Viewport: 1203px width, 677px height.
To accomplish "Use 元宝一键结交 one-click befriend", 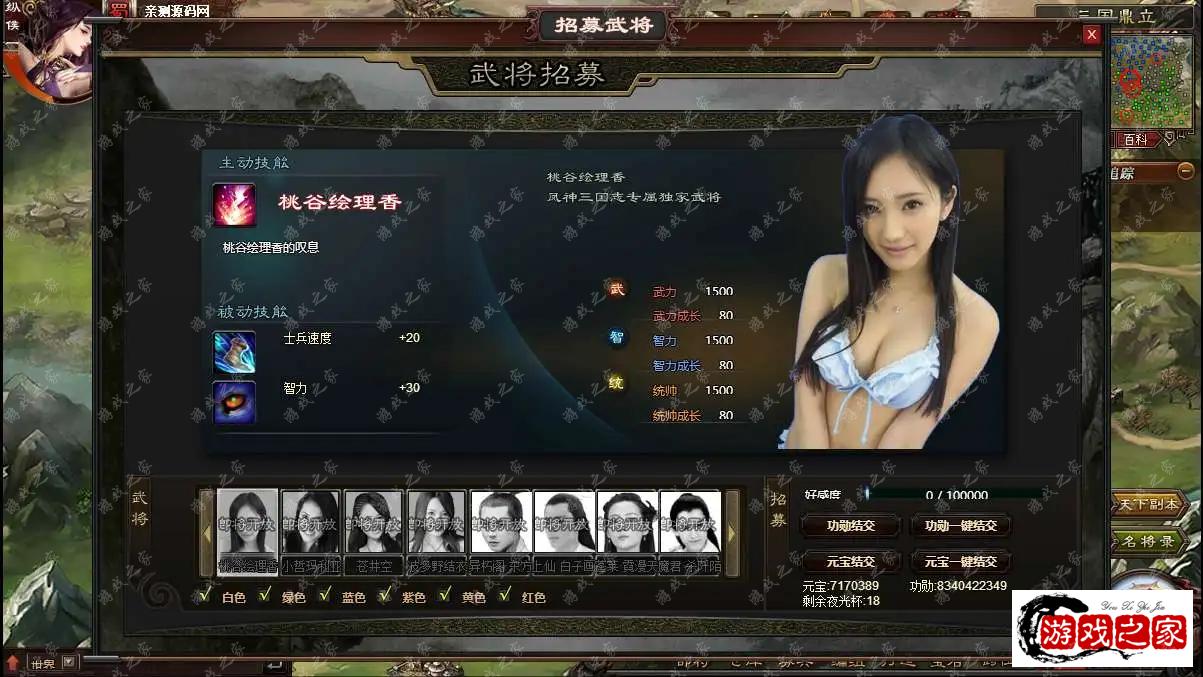I will tap(960, 561).
